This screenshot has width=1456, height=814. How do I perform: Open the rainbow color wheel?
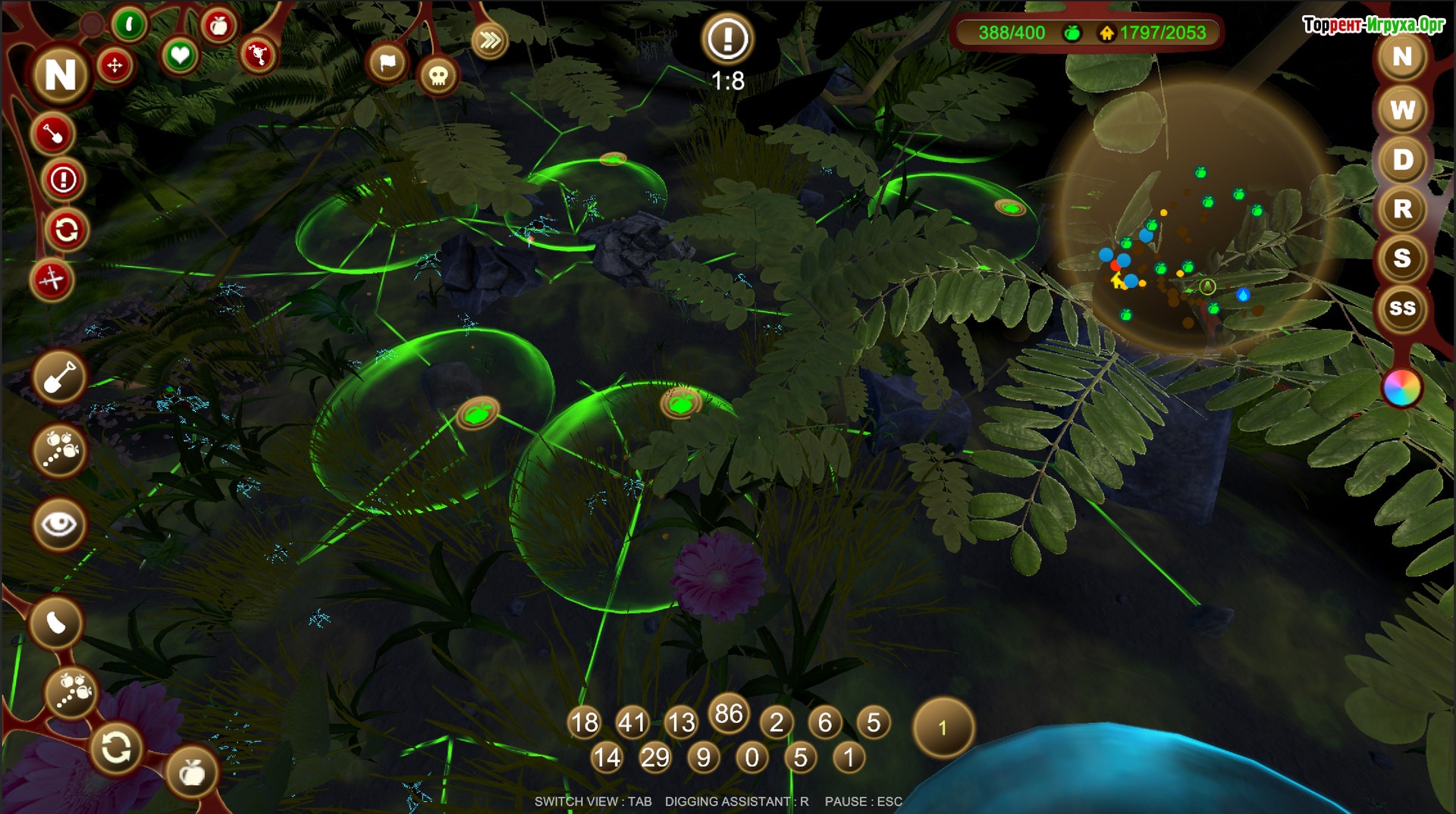point(1401,388)
